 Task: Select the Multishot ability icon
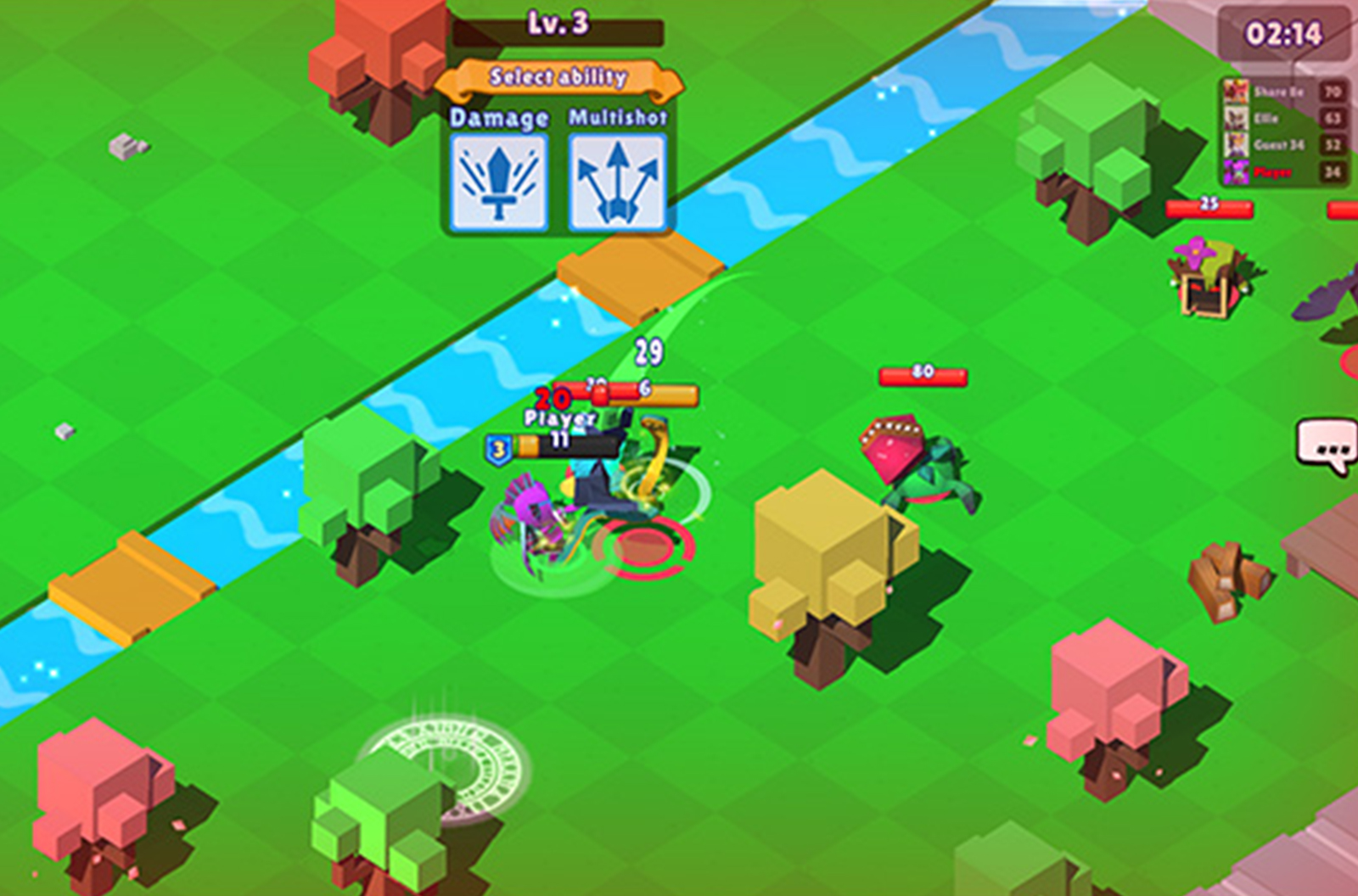coord(618,181)
